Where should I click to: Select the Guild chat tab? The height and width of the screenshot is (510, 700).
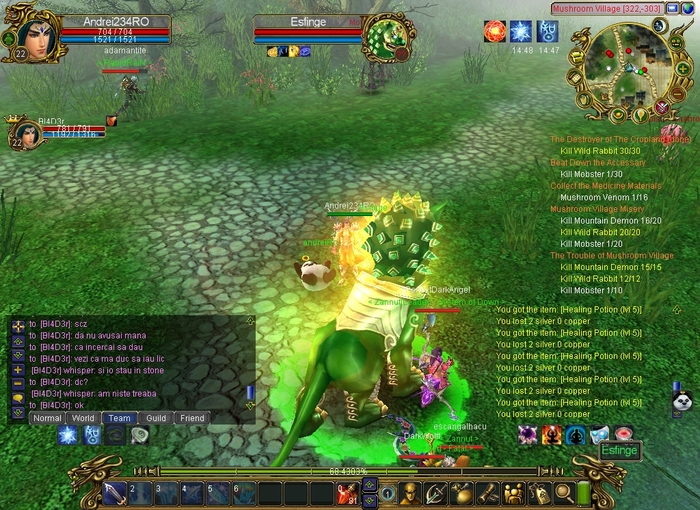(x=155, y=418)
